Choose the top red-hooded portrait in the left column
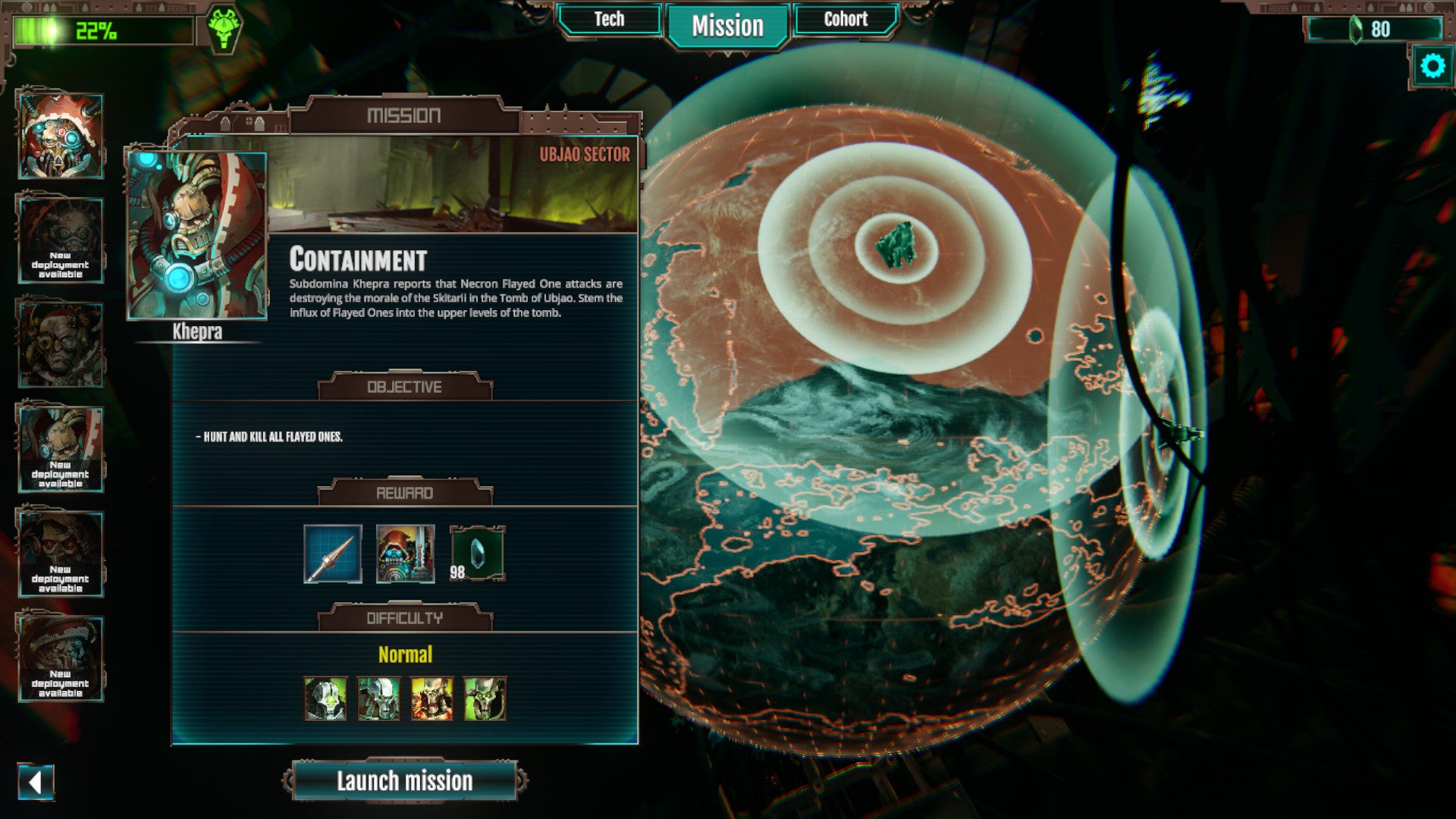Image resolution: width=1456 pixels, height=819 pixels. (60, 136)
